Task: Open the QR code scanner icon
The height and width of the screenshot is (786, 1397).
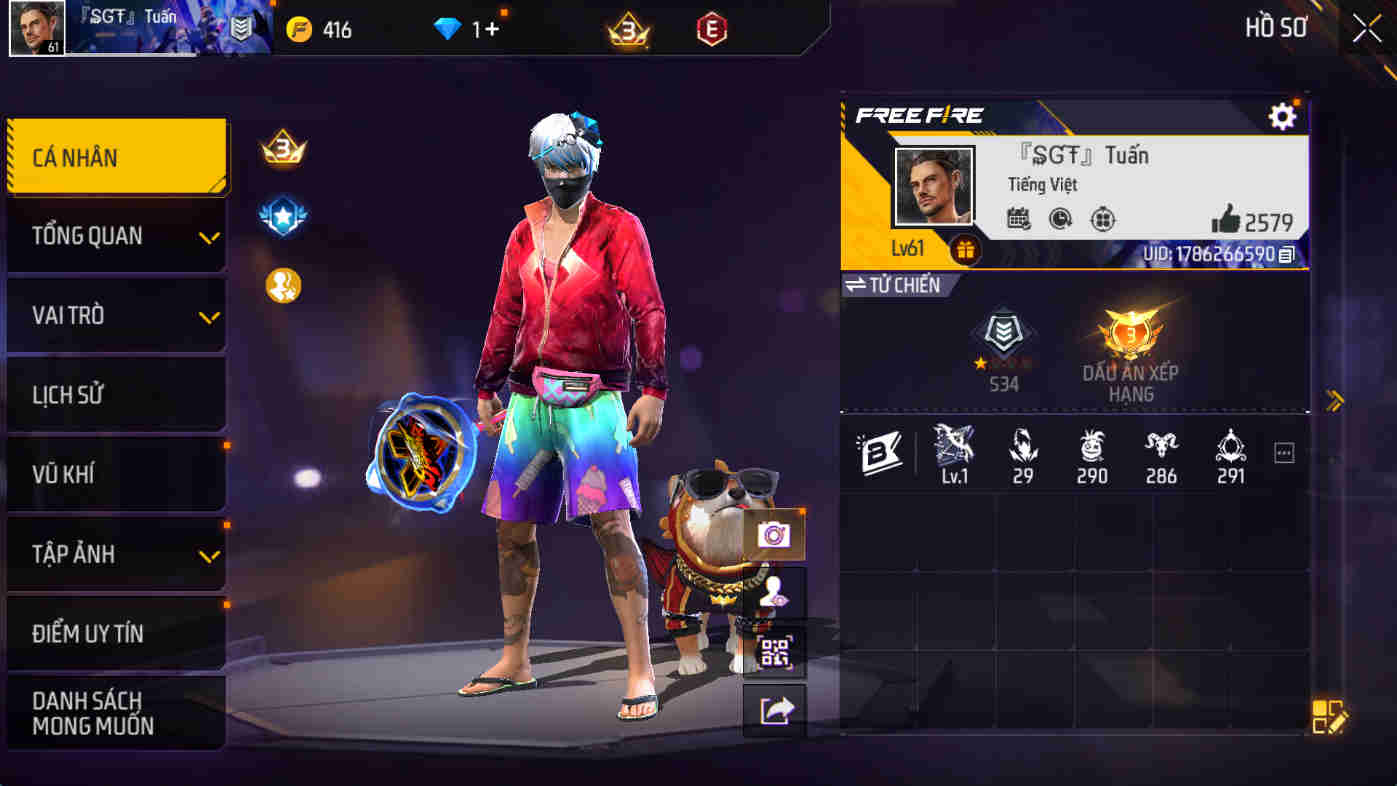Action: [775, 652]
